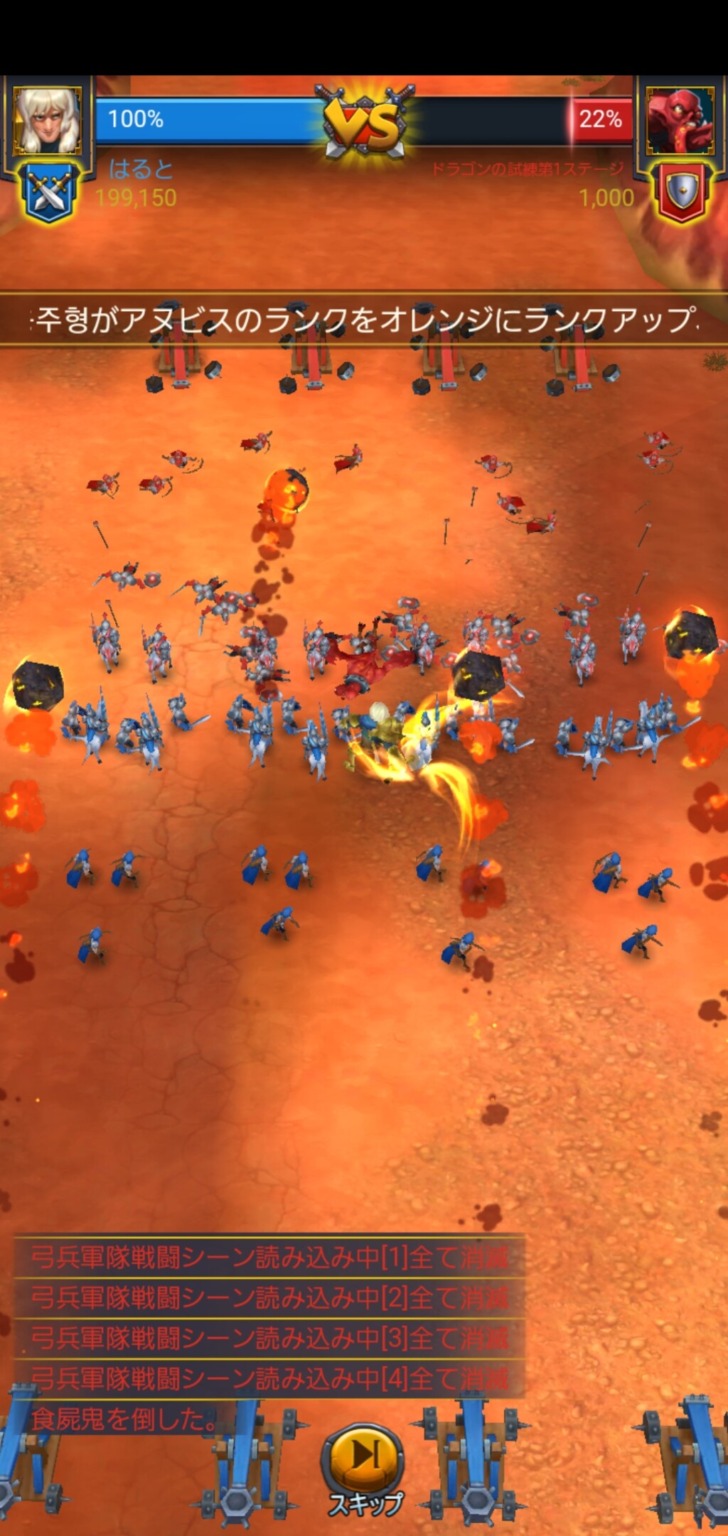This screenshot has height=1536, width=728.
Task: Tap the blue crossed-swords attacker emblem
Action: click(x=47, y=191)
